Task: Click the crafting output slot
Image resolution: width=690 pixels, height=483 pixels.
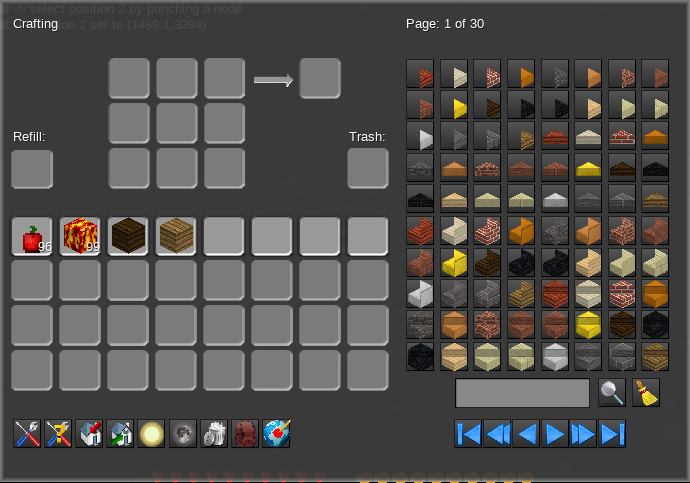Action: 320,78
